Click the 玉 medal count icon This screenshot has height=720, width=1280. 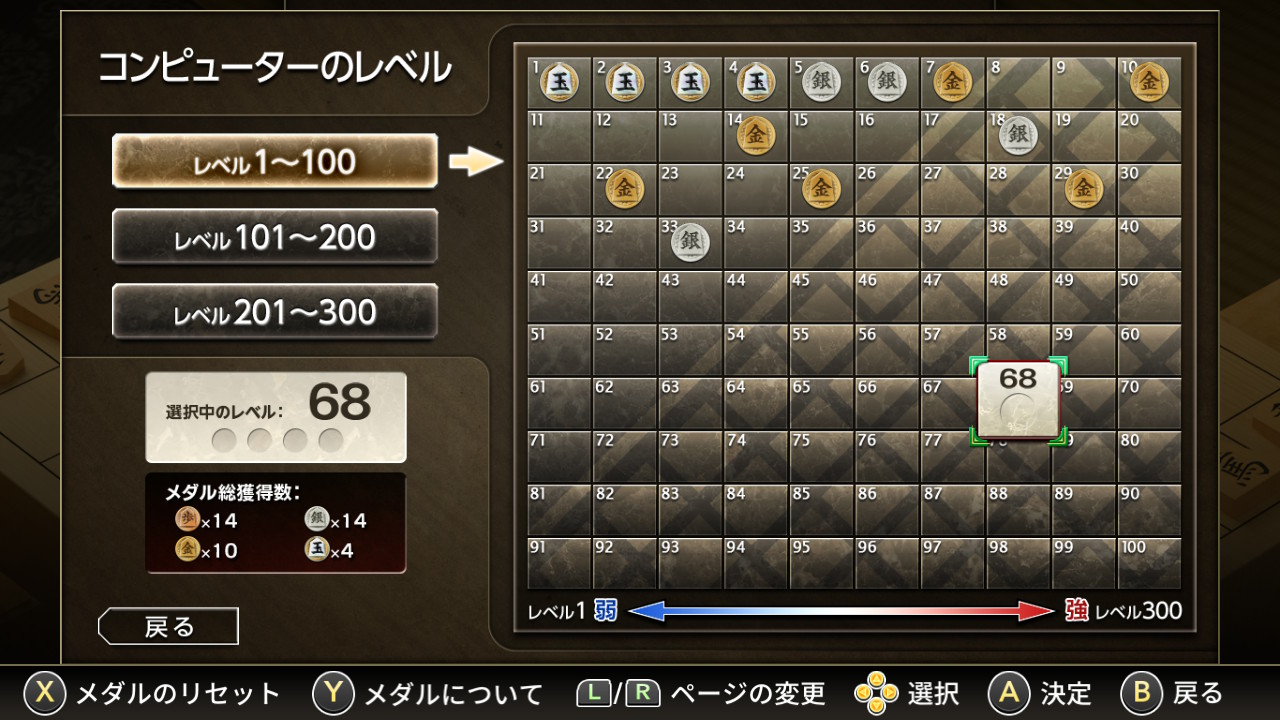point(318,548)
